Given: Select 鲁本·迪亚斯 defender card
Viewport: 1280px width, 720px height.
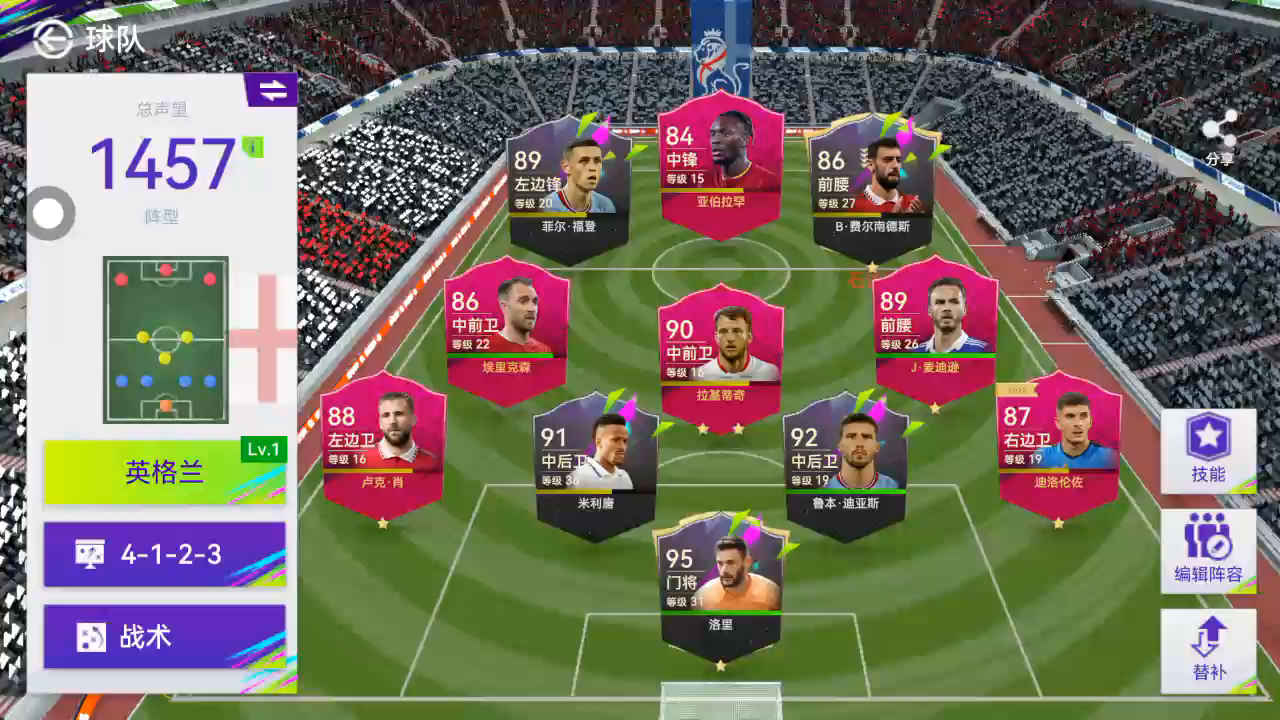Looking at the screenshot, I should (846, 465).
